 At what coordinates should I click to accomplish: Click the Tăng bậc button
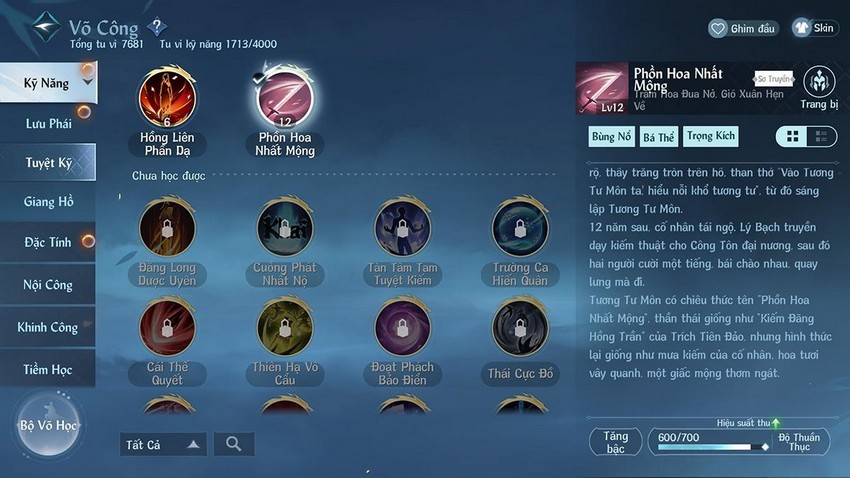tap(616, 441)
